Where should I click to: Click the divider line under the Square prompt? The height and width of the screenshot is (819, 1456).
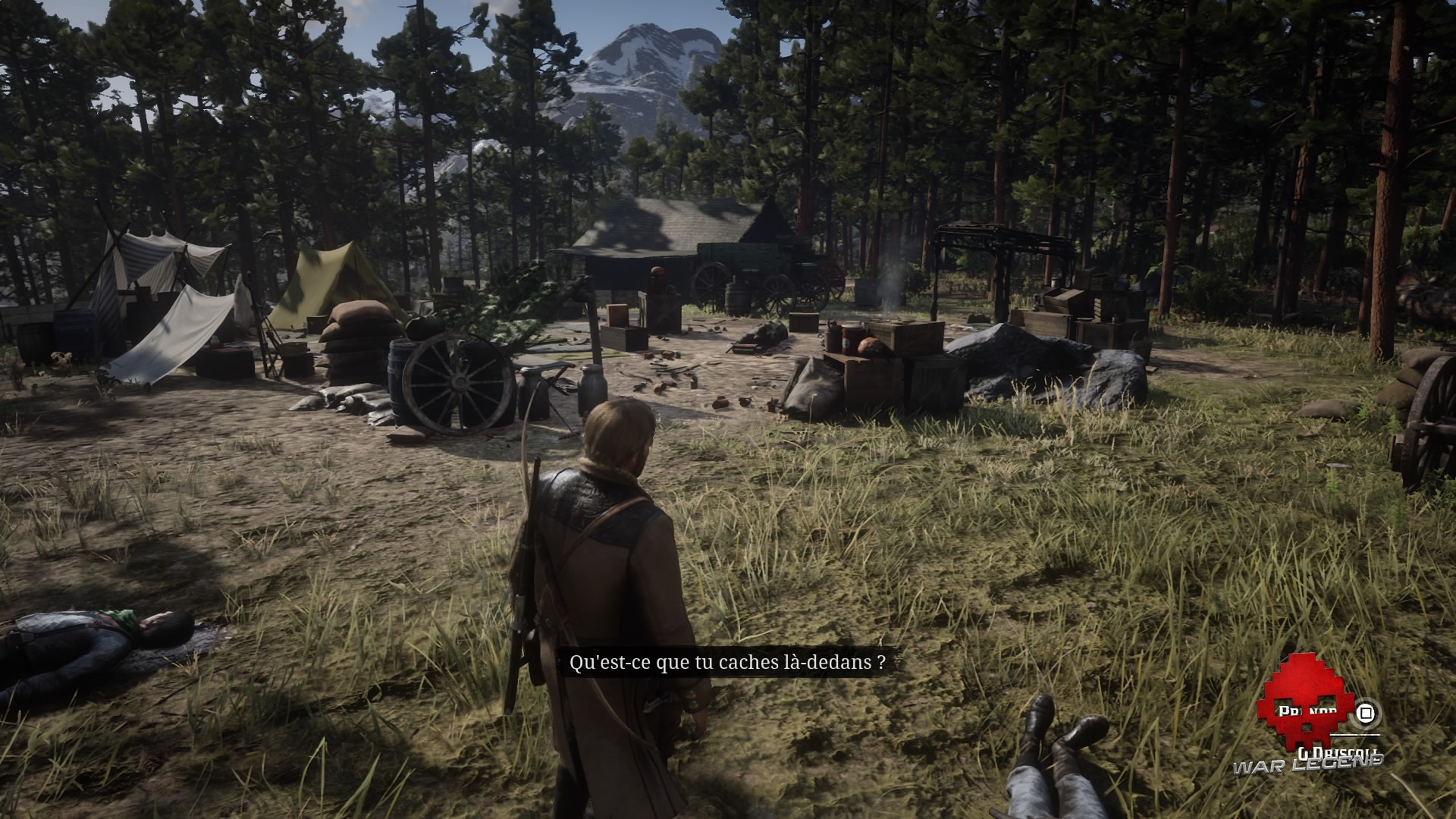[1355, 734]
